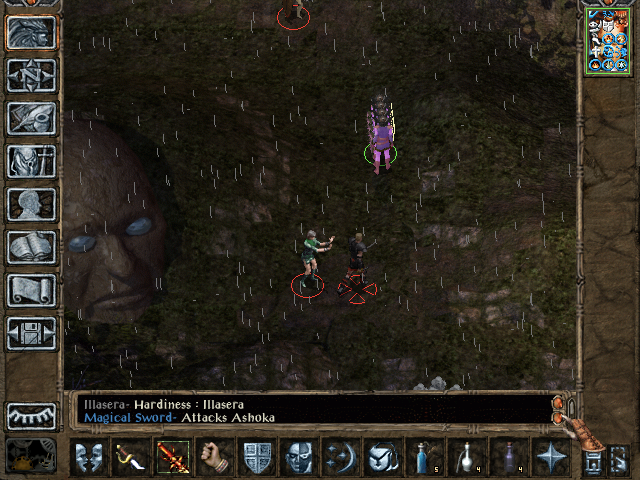Image resolution: width=640 pixels, height=480 pixels.
Task: Open special abilities with the star button
Action: (x=552, y=458)
